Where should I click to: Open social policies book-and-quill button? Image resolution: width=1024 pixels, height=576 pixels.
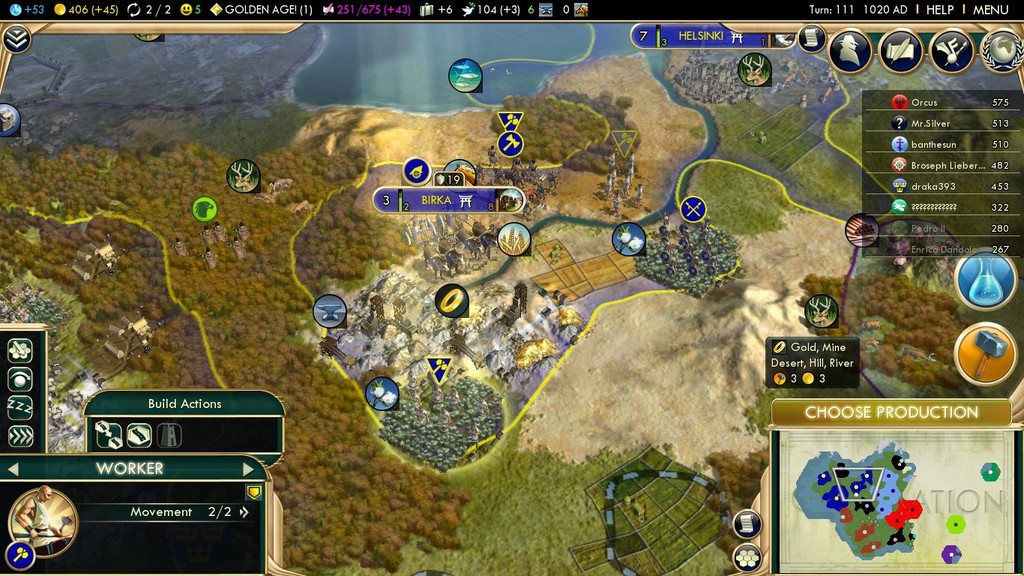pos(900,50)
